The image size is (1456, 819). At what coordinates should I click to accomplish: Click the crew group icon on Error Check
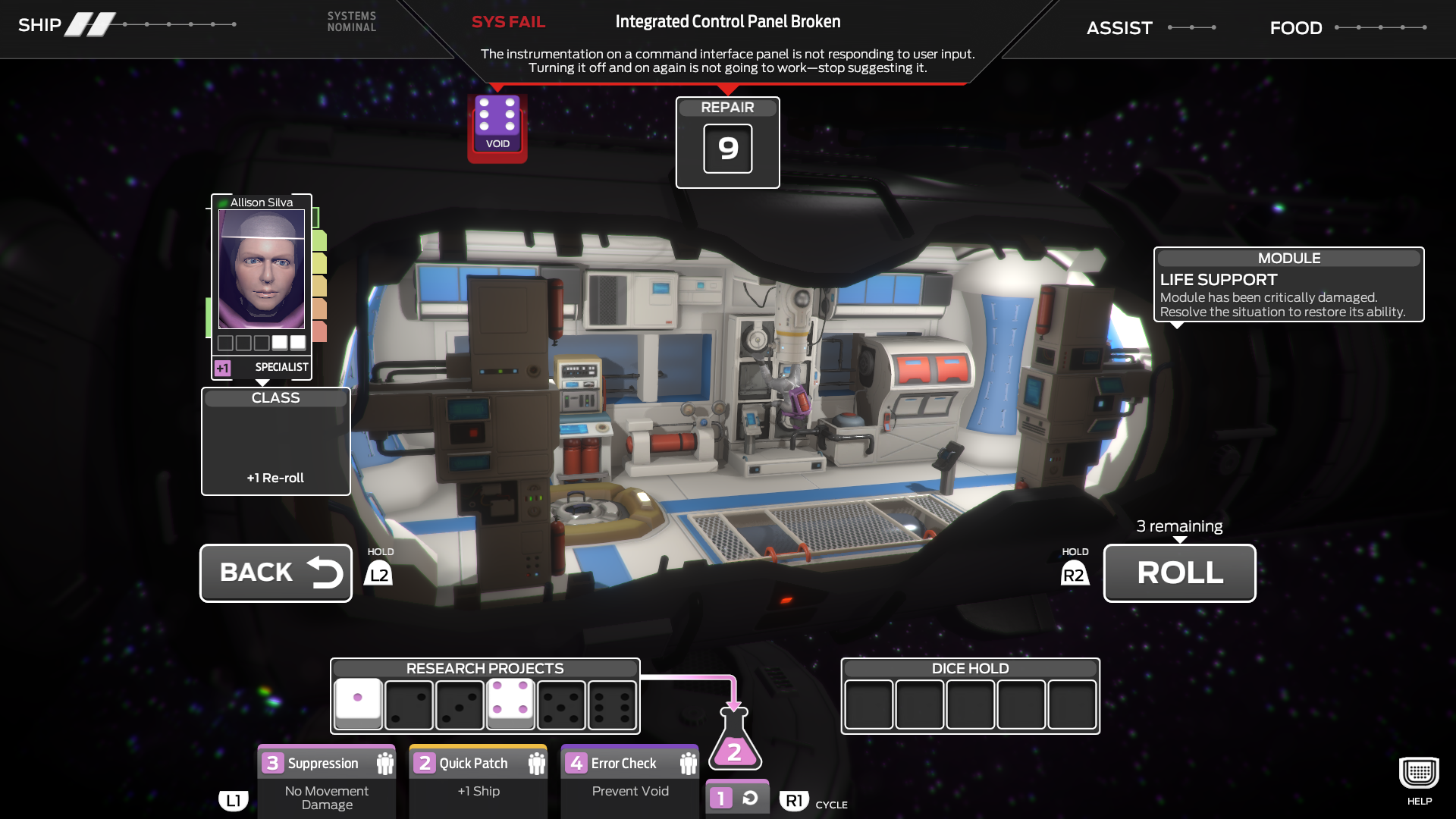click(x=688, y=762)
